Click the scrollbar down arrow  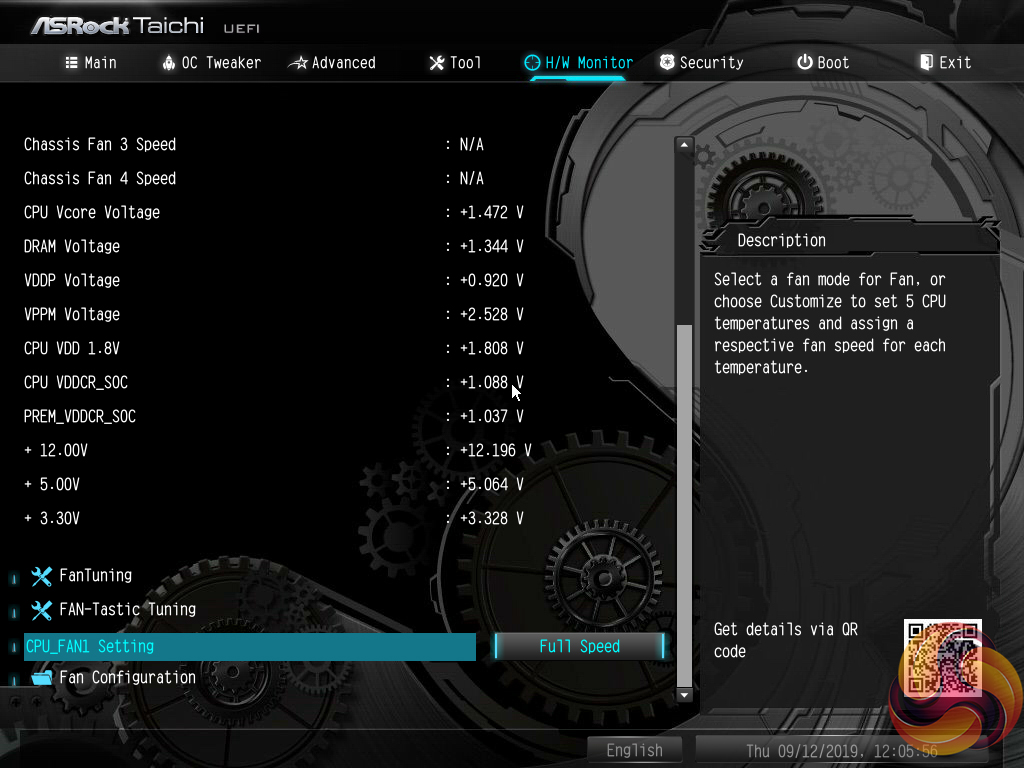click(685, 695)
